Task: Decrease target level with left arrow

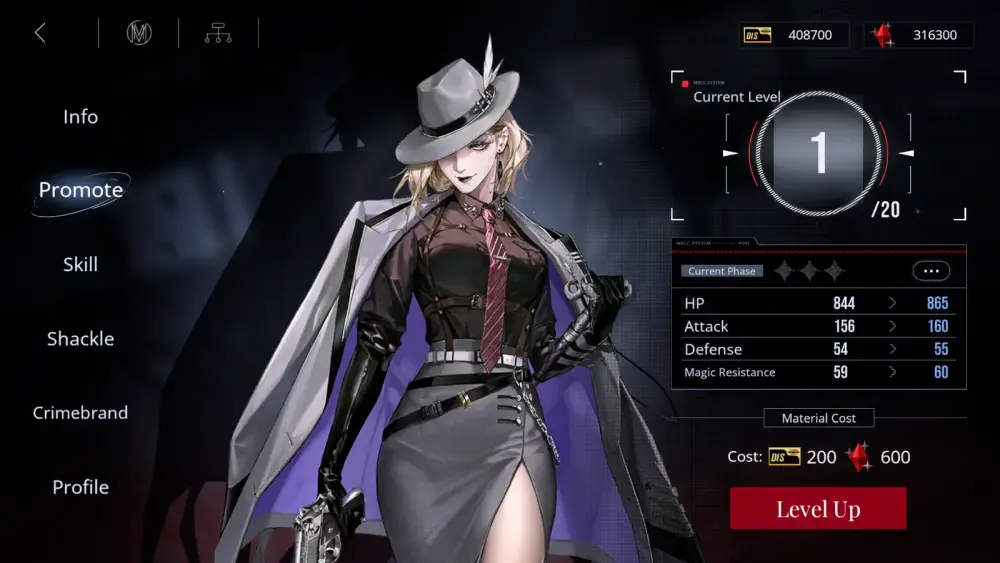Action: pyautogui.click(x=730, y=153)
